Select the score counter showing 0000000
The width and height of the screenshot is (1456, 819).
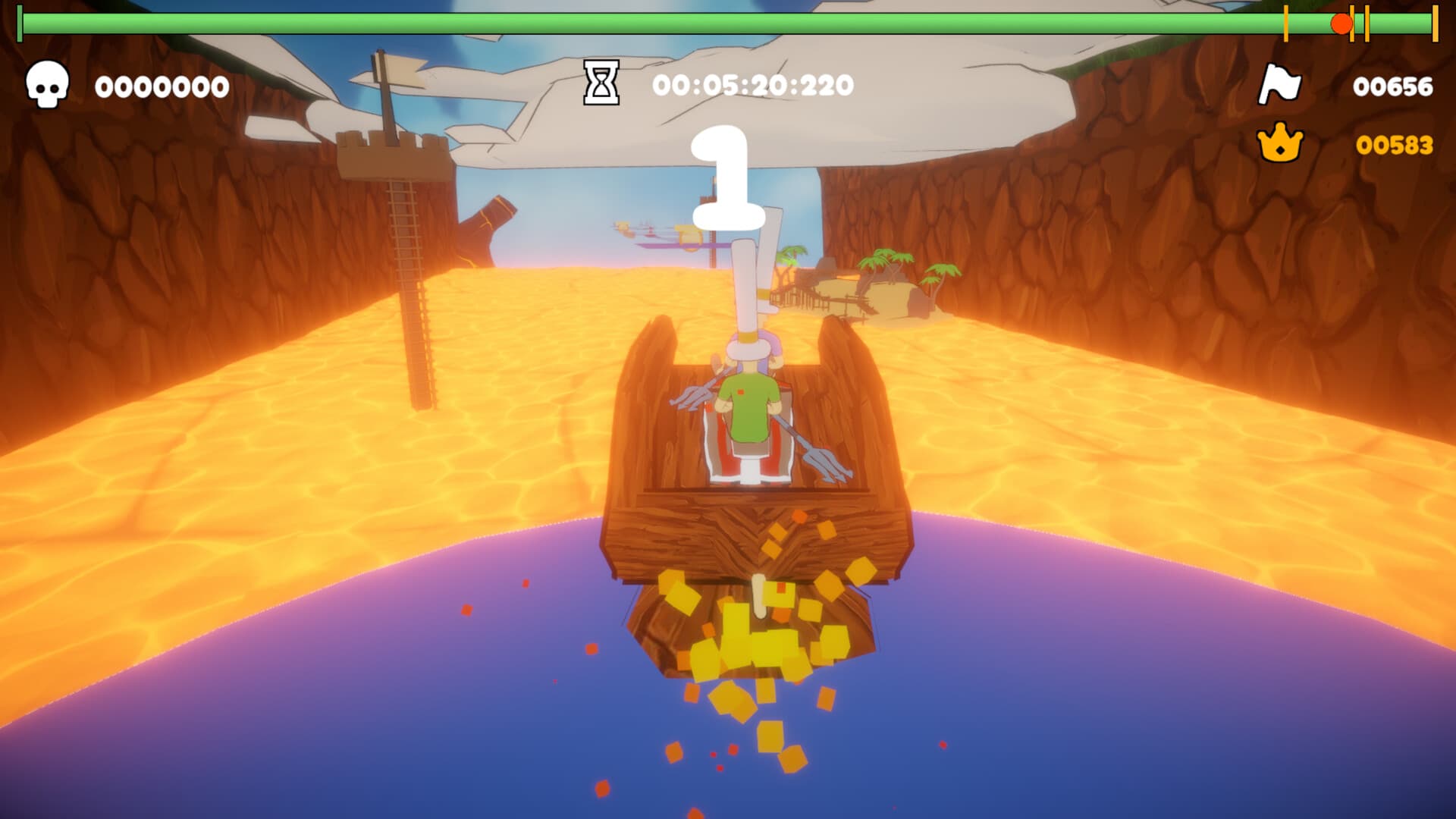161,86
